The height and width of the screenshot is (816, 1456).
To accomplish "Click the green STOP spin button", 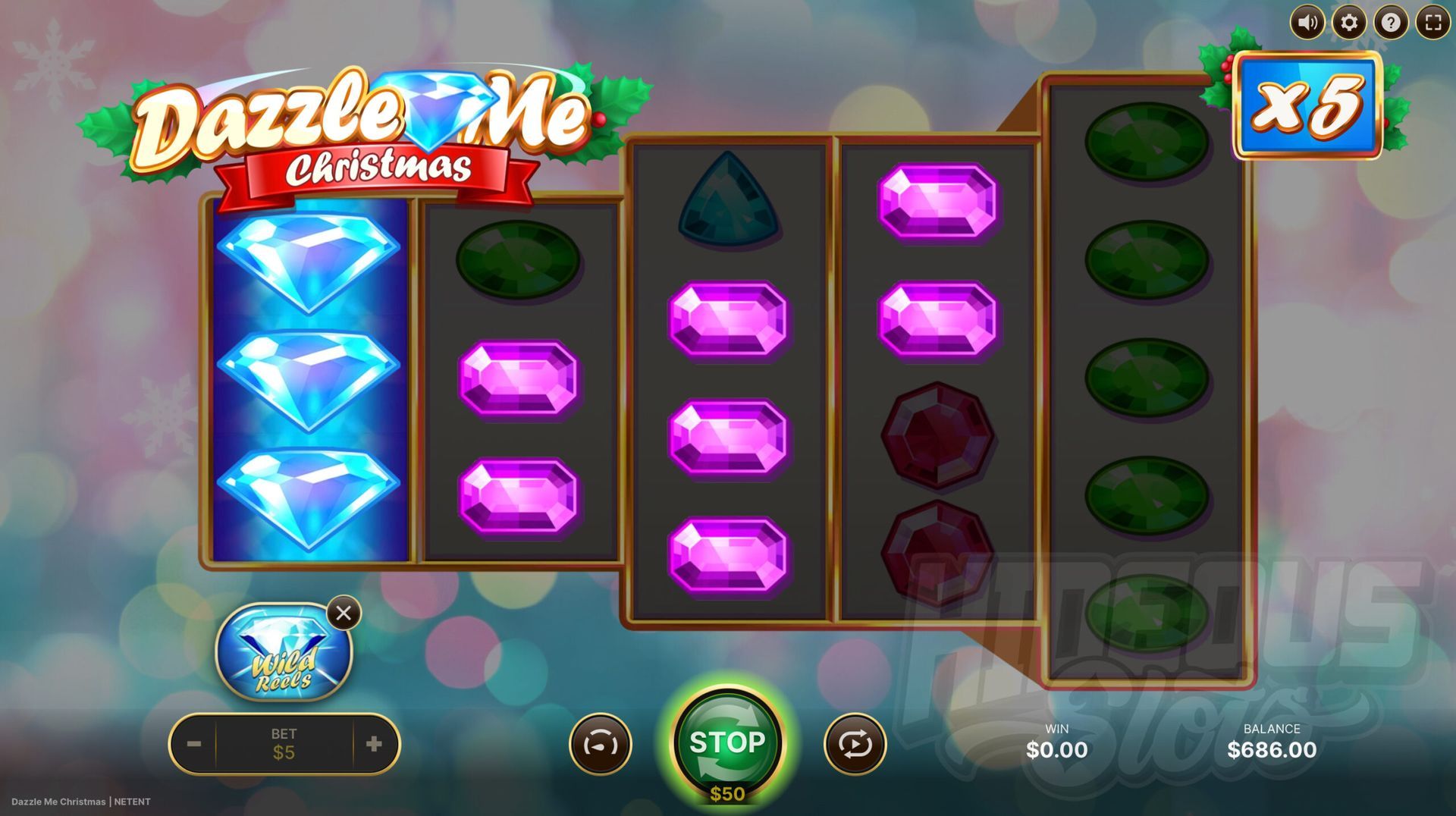I will click(727, 742).
